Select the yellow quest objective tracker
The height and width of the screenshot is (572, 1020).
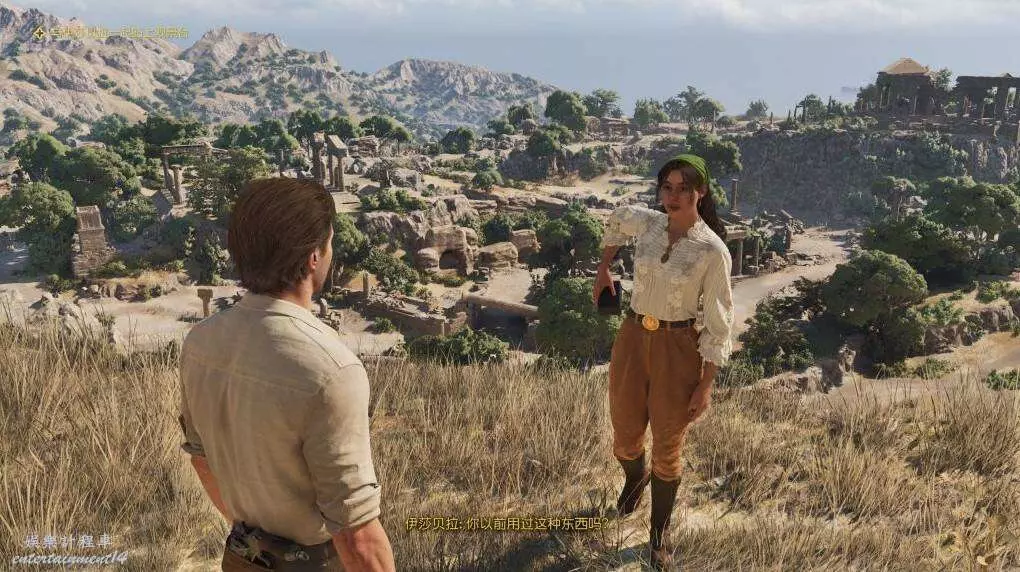point(110,33)
